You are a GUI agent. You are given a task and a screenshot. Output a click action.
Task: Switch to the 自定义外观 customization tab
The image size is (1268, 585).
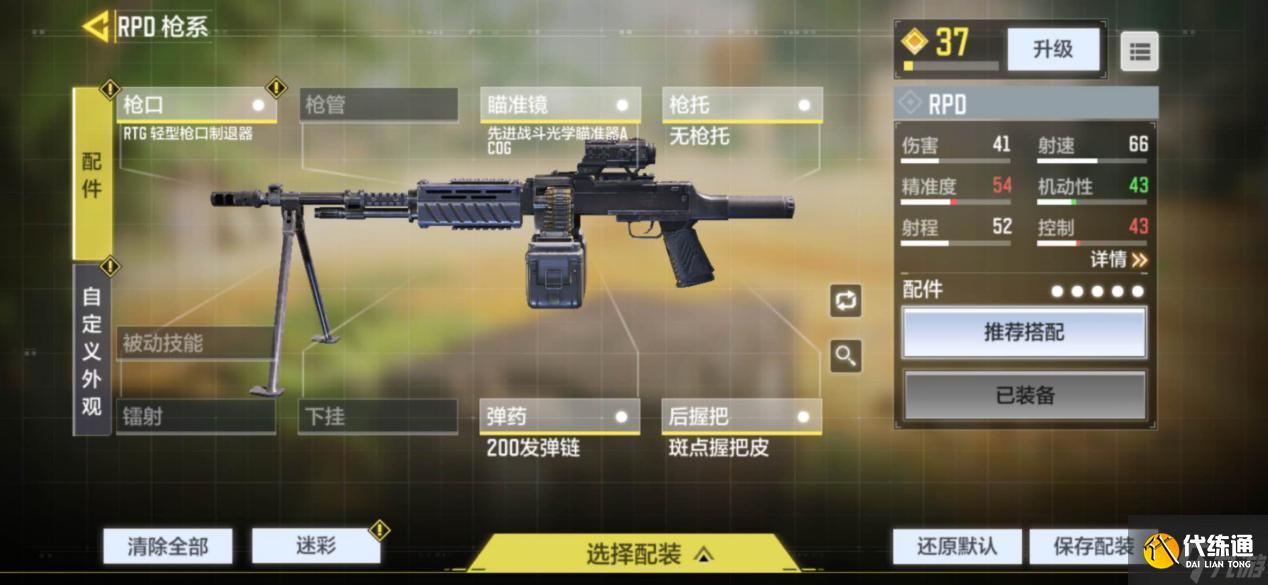[92, 350]
